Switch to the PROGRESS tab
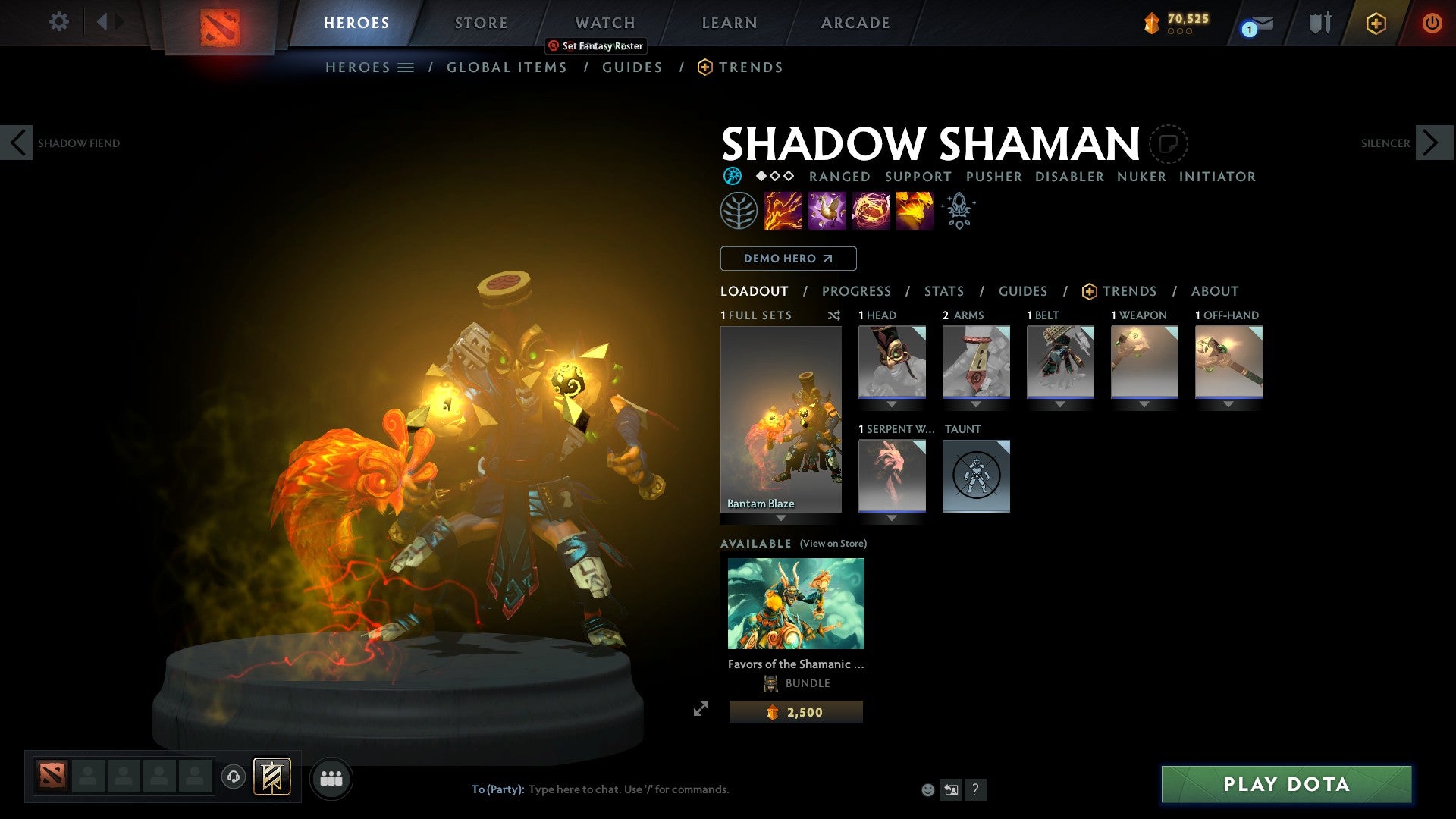Viewport: 1456px width, 819px height. (x=857, y=291)
